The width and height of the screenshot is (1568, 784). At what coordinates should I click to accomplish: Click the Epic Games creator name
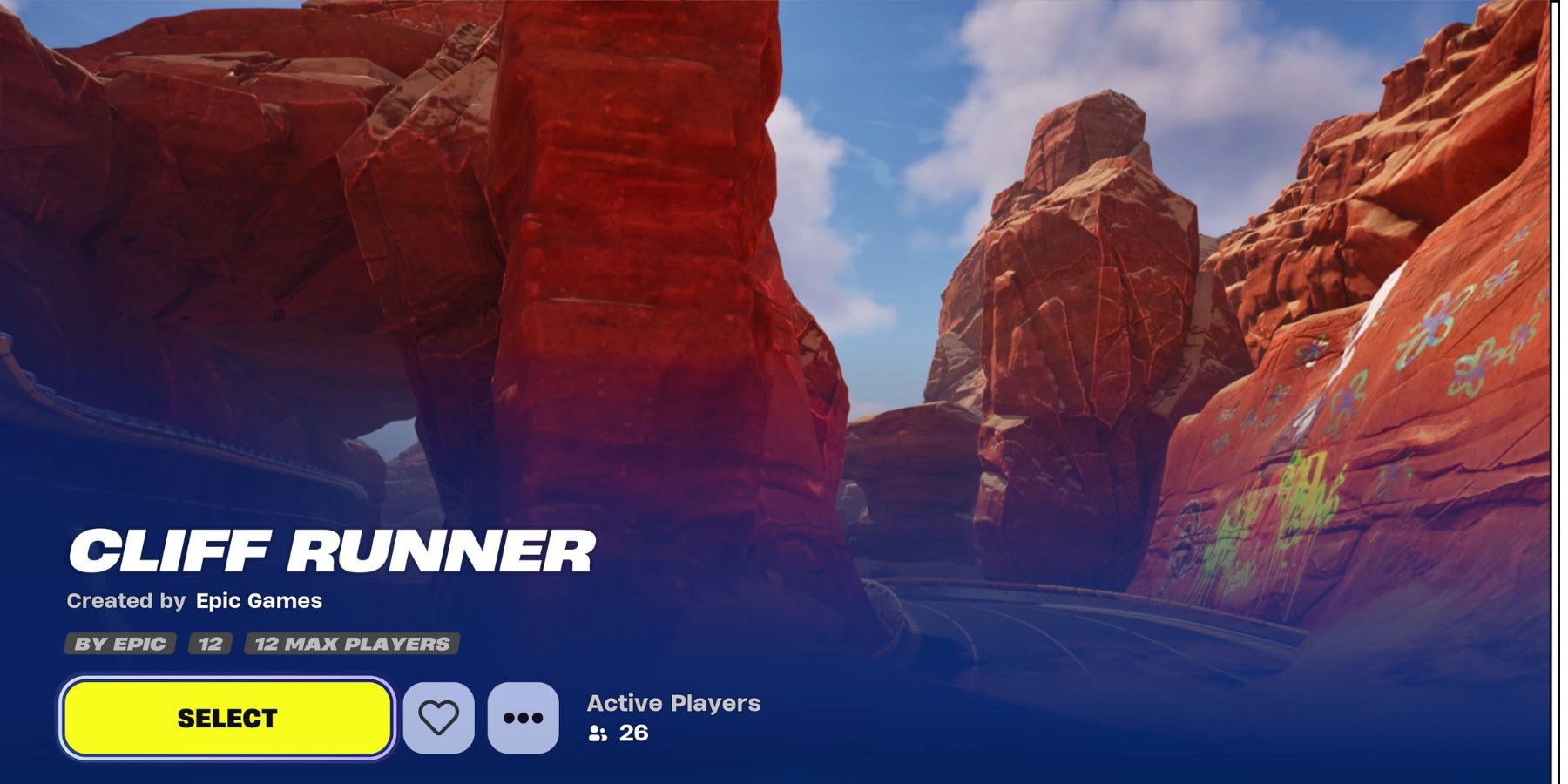[x=260, y=600]
